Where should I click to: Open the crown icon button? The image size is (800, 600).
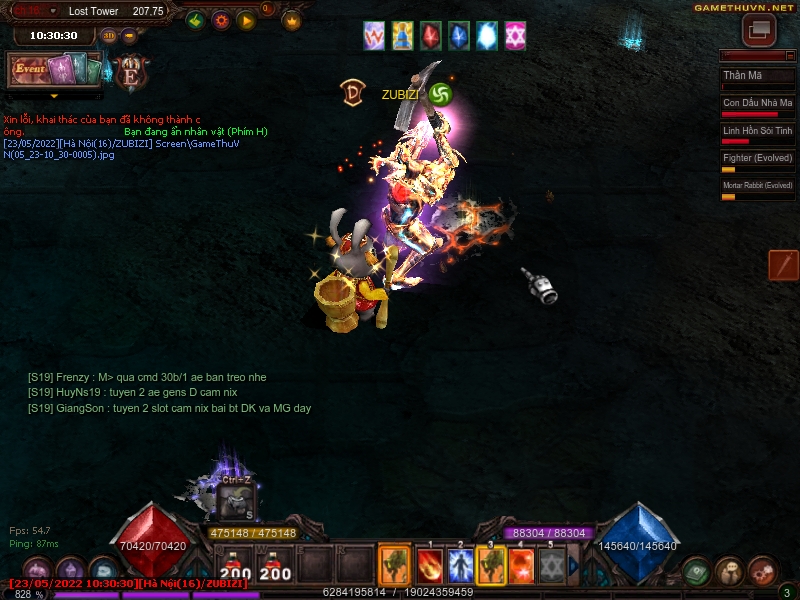pyautogui.click(x=292, y=20)
